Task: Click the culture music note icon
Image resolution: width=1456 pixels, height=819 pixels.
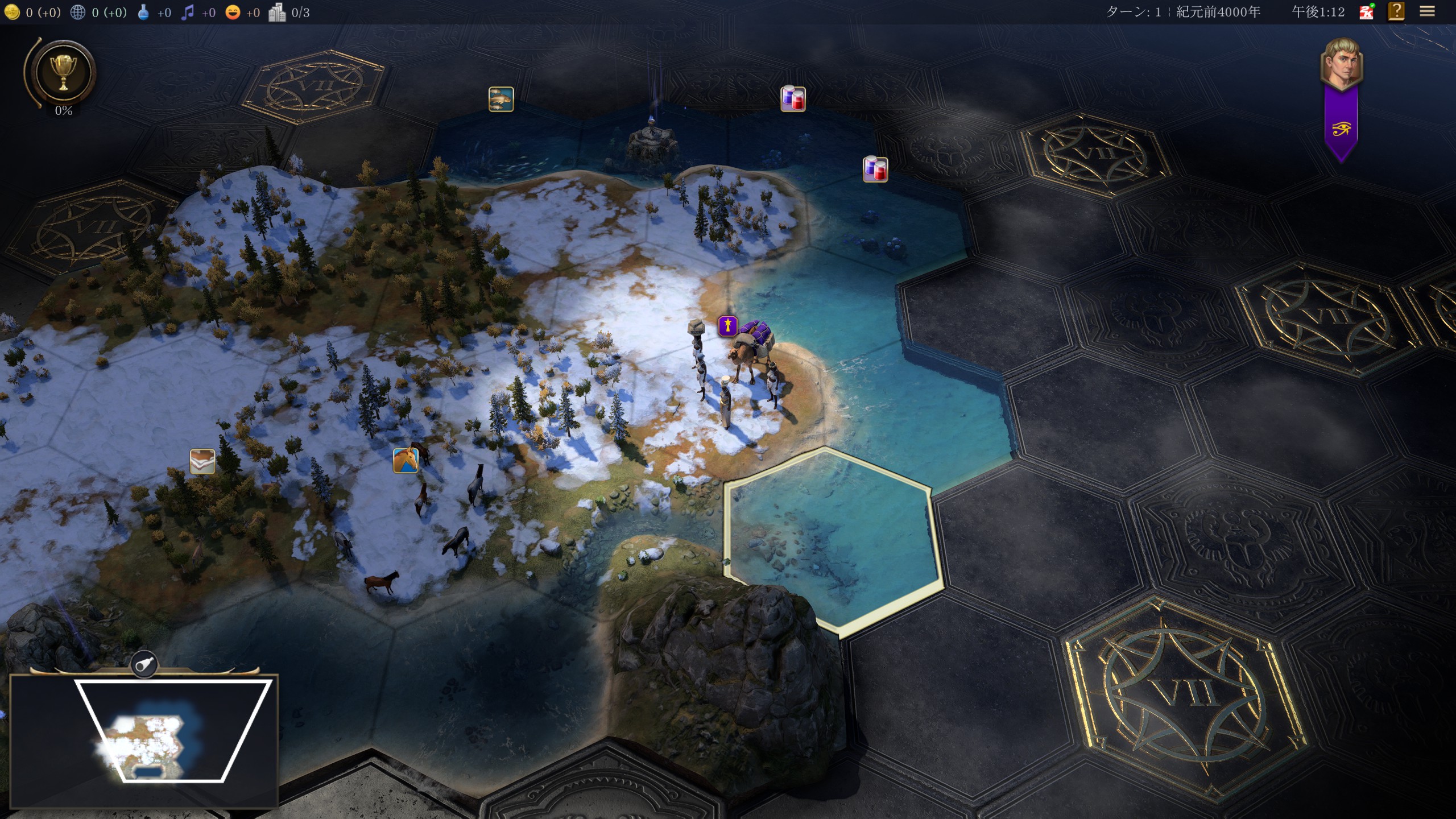Action: click(188, 12)
